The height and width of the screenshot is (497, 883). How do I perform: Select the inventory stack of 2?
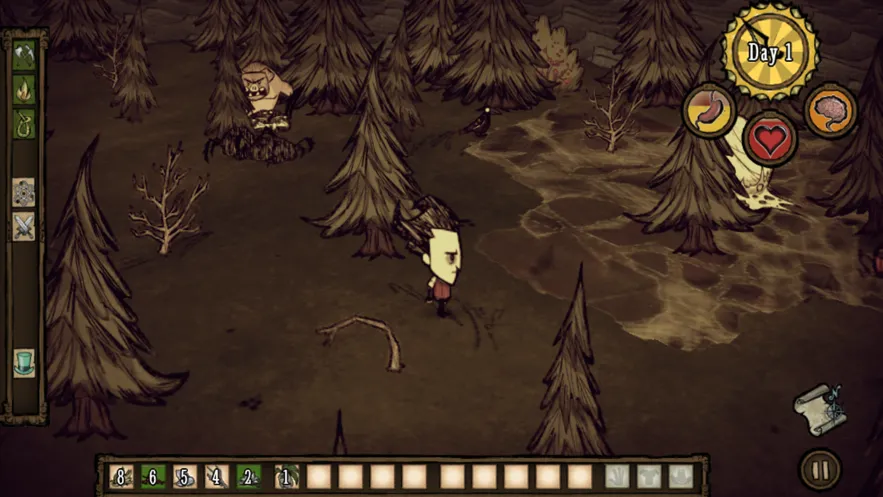point(249,476)
